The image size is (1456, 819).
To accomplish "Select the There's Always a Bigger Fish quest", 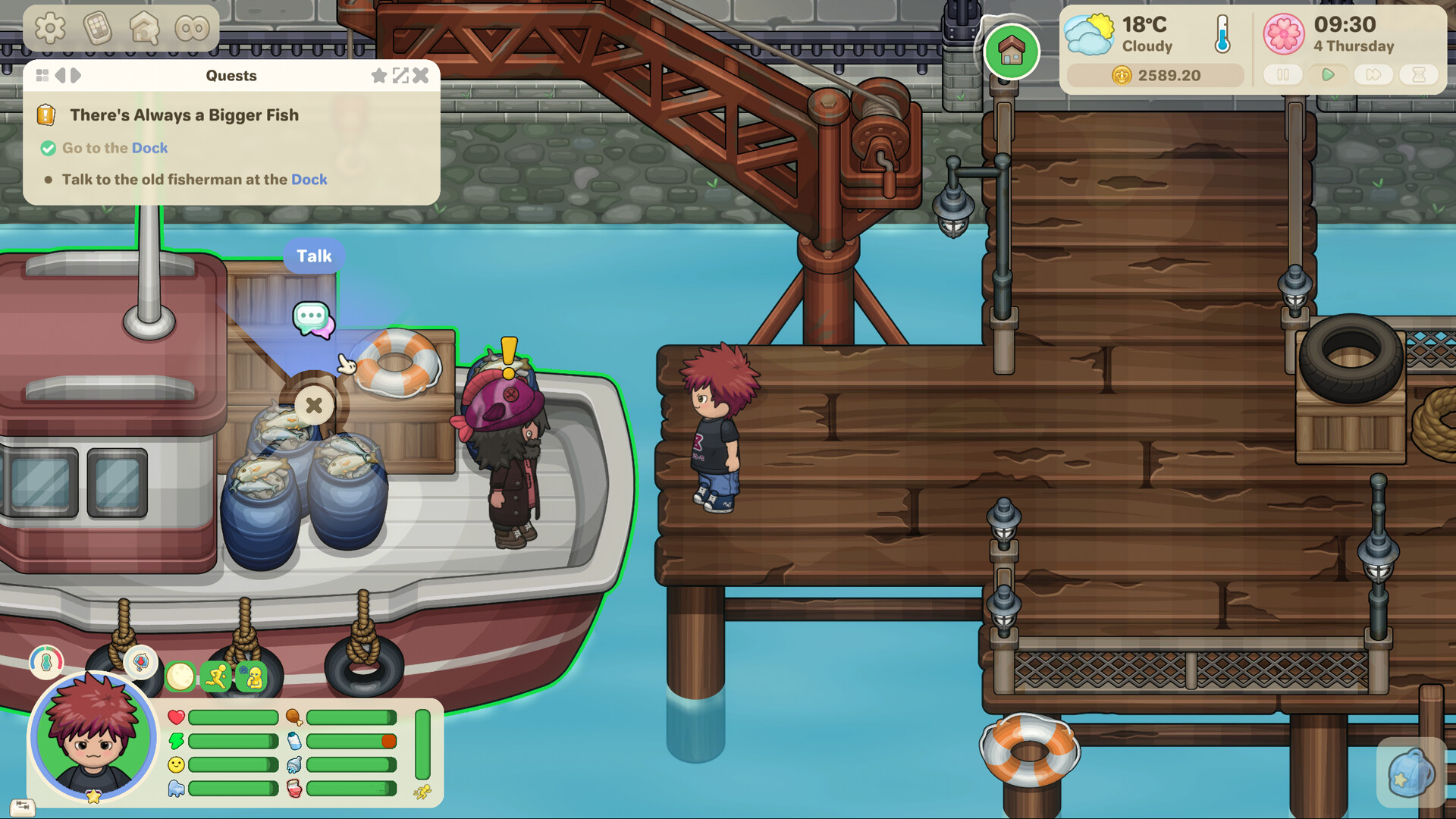I will pyautogui.click(x=184, y=115).
